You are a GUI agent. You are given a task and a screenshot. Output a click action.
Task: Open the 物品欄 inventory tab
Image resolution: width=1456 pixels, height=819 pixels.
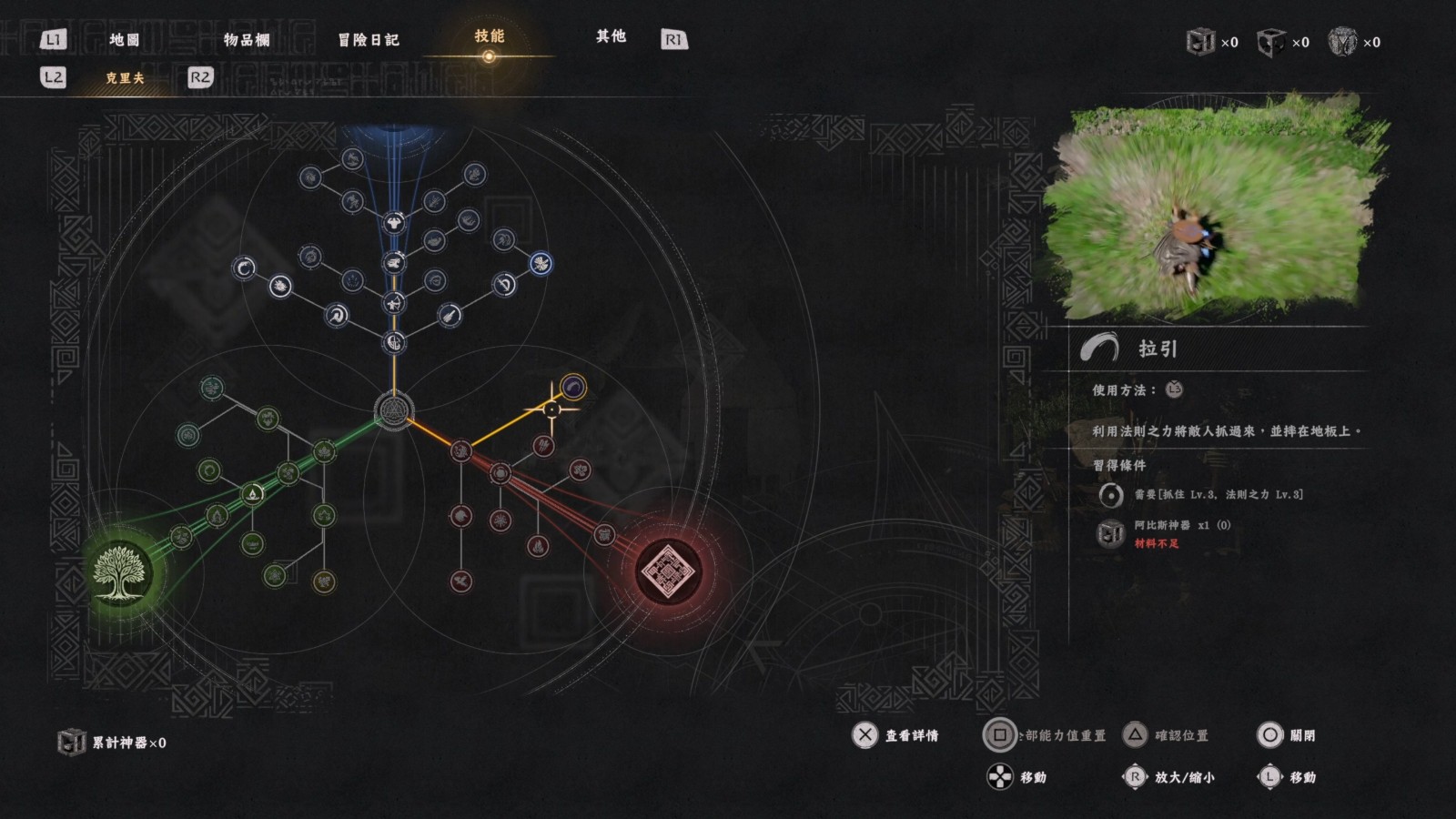[x=247, y=39]
